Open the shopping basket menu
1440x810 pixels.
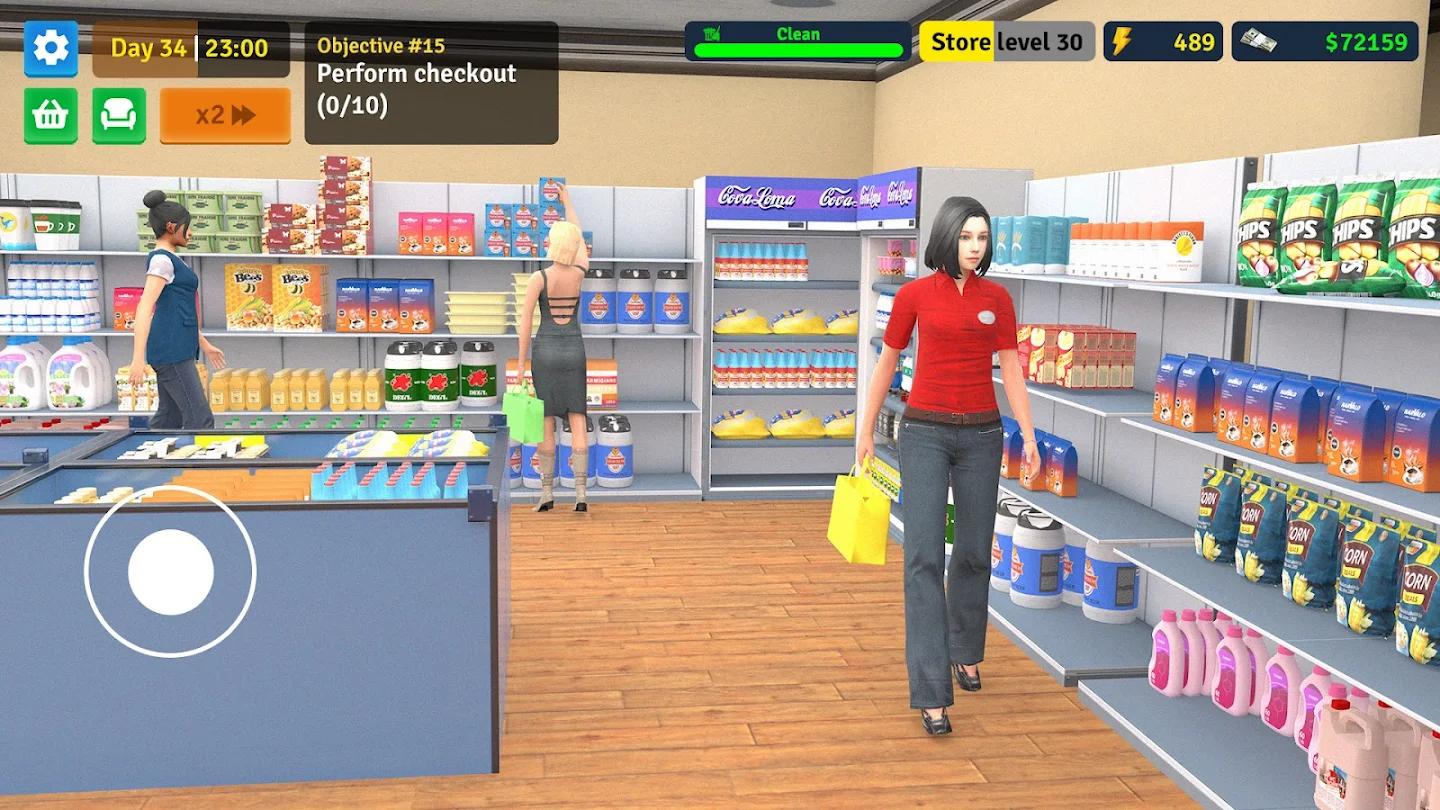[x=51, y=114]
